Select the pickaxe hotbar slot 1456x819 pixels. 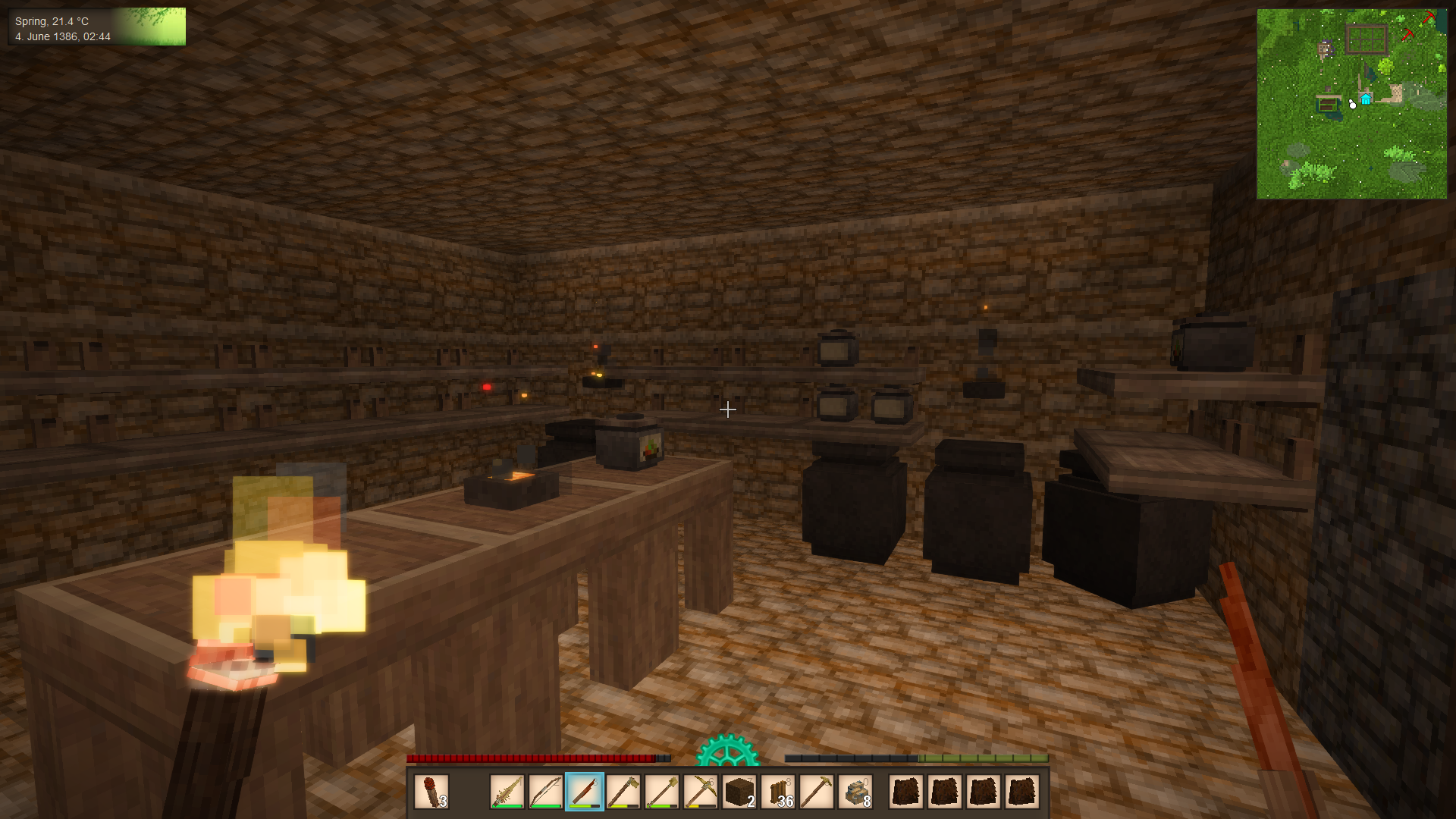tap(701, 792)
